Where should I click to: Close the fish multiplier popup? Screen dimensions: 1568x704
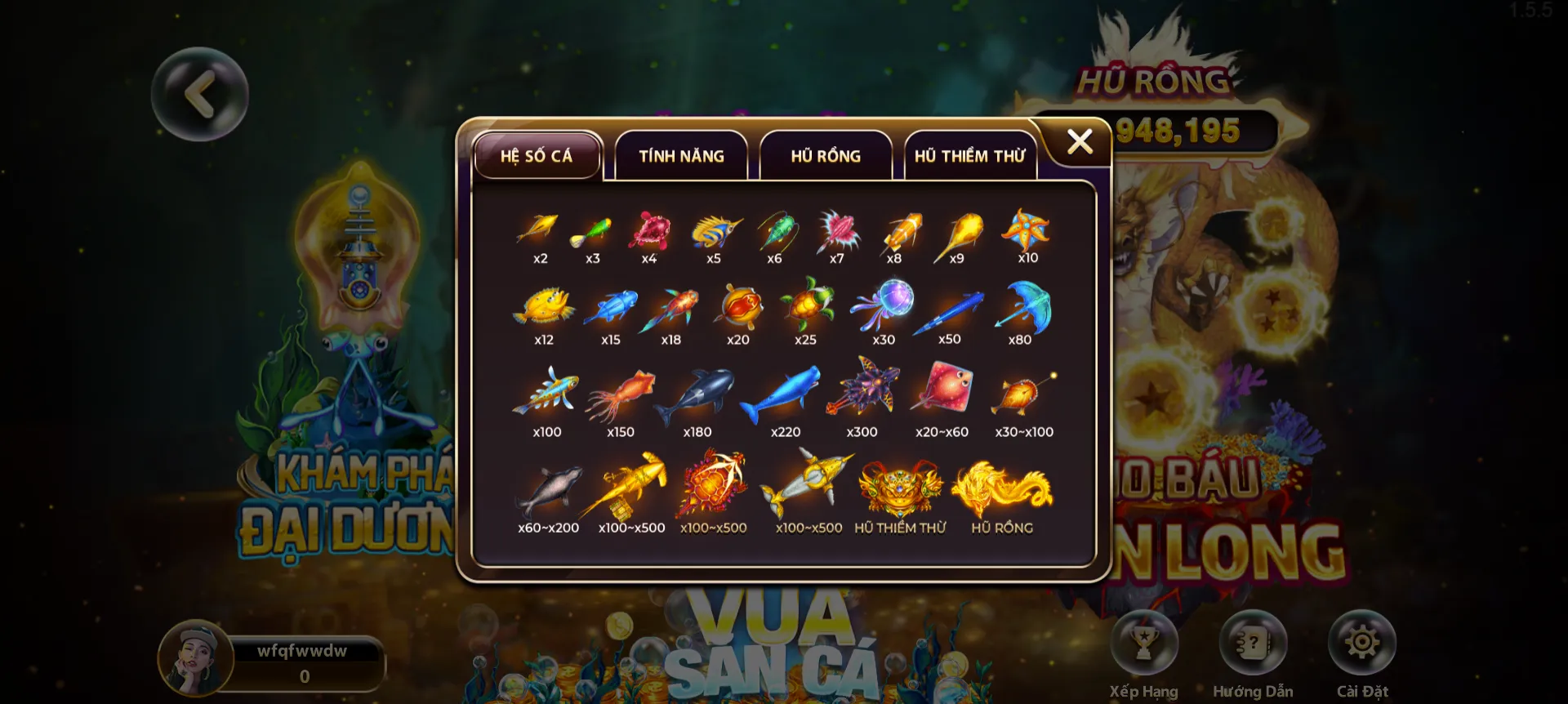[1080, 142]
